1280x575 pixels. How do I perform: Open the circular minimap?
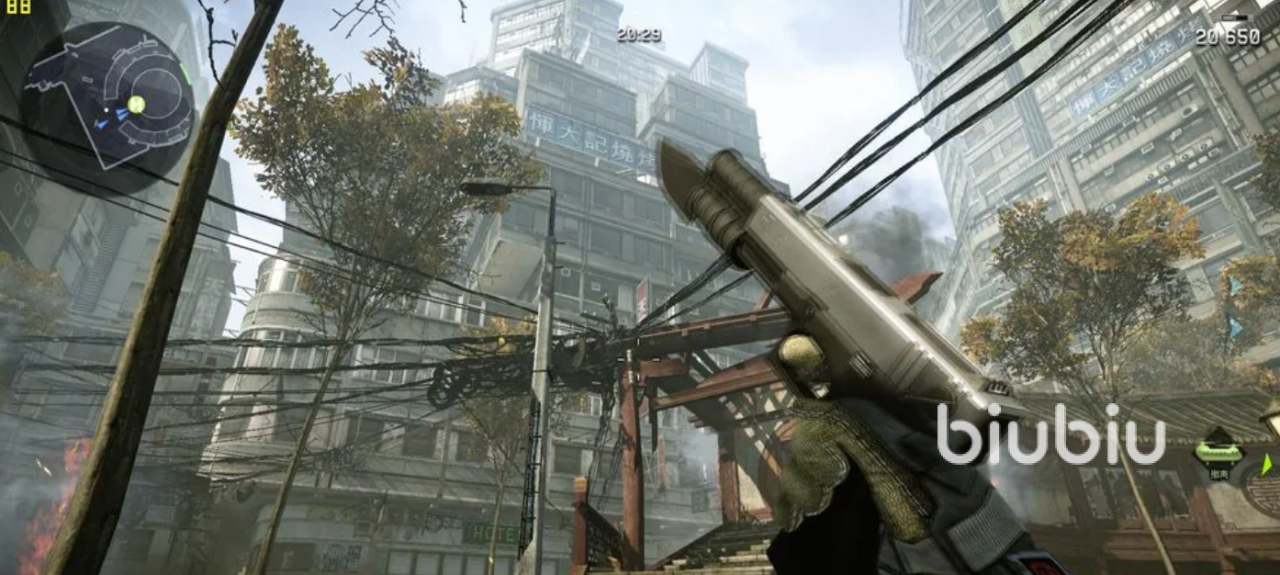pyautogui.click(x=108, y=96)
